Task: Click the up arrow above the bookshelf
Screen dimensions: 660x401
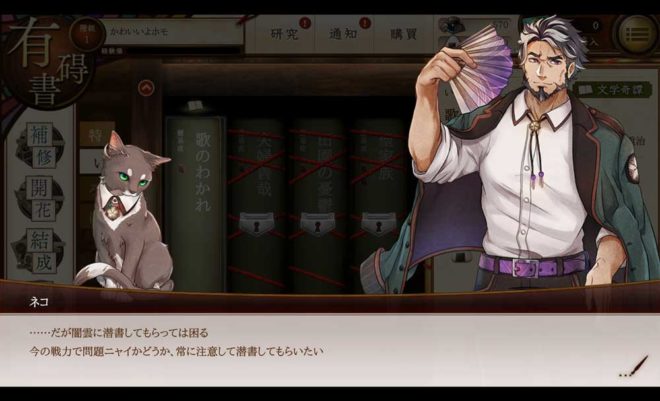Action: click(x=147, y=89)
